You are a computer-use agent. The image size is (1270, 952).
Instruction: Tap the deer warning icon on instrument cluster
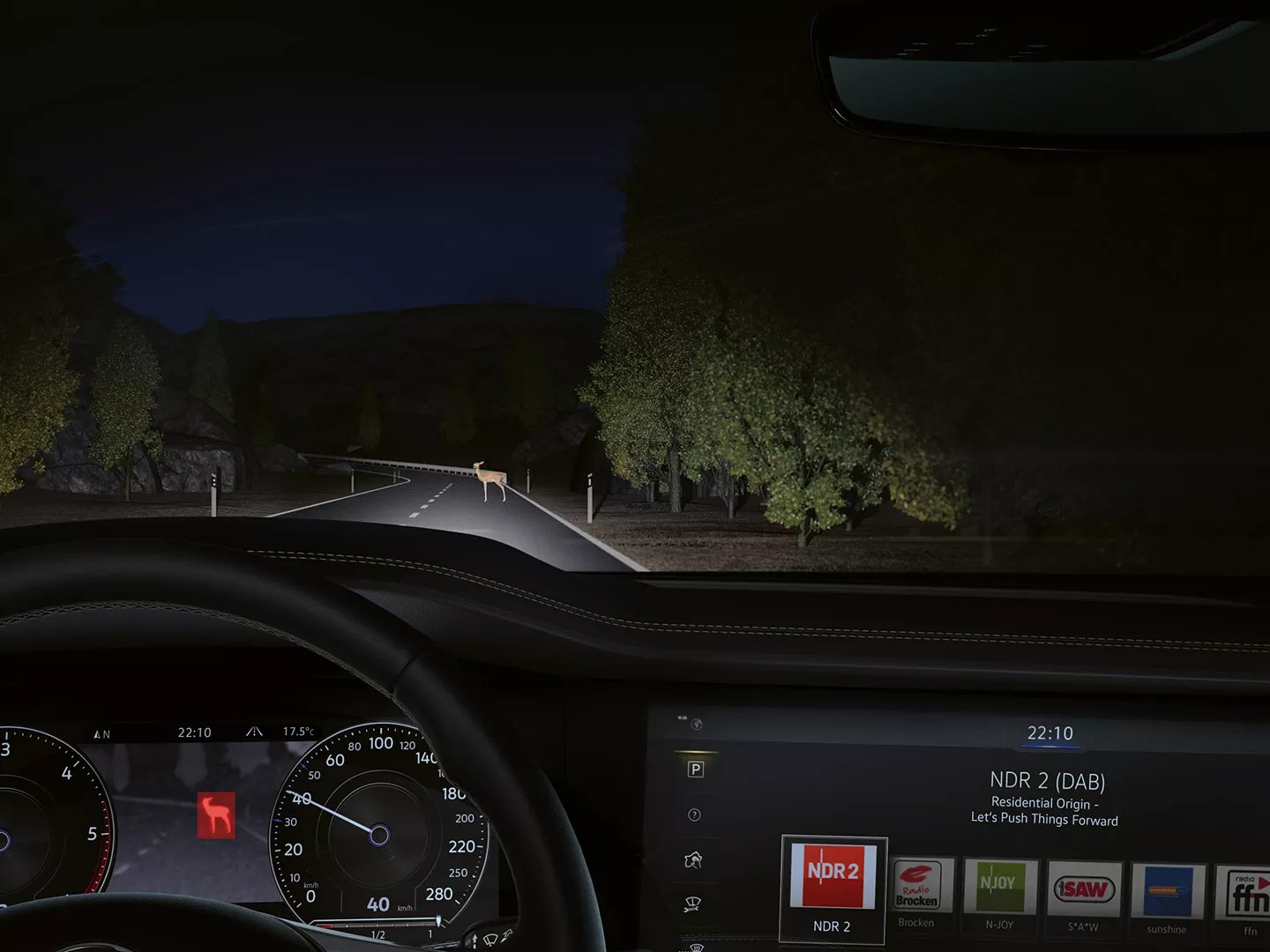click(215, 815)
